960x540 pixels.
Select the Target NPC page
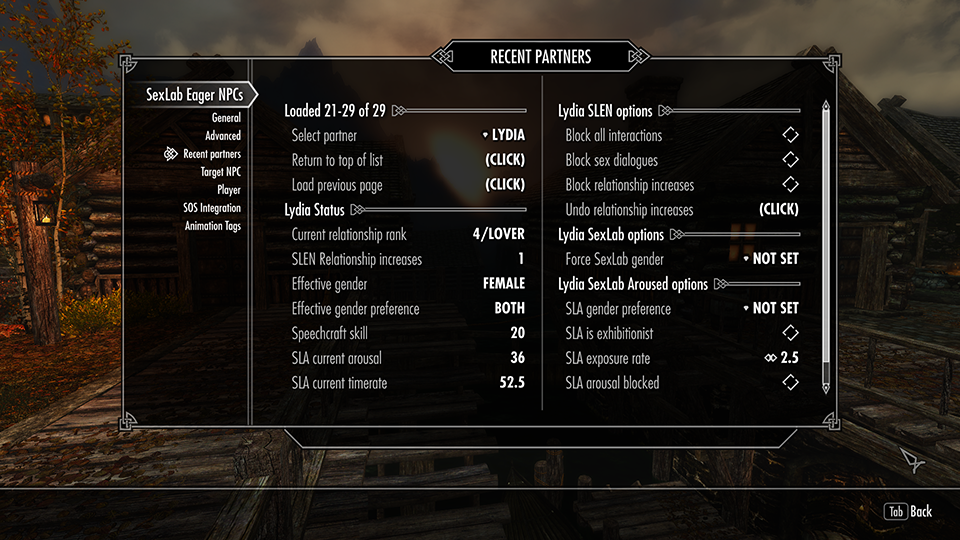click(220, 172)
